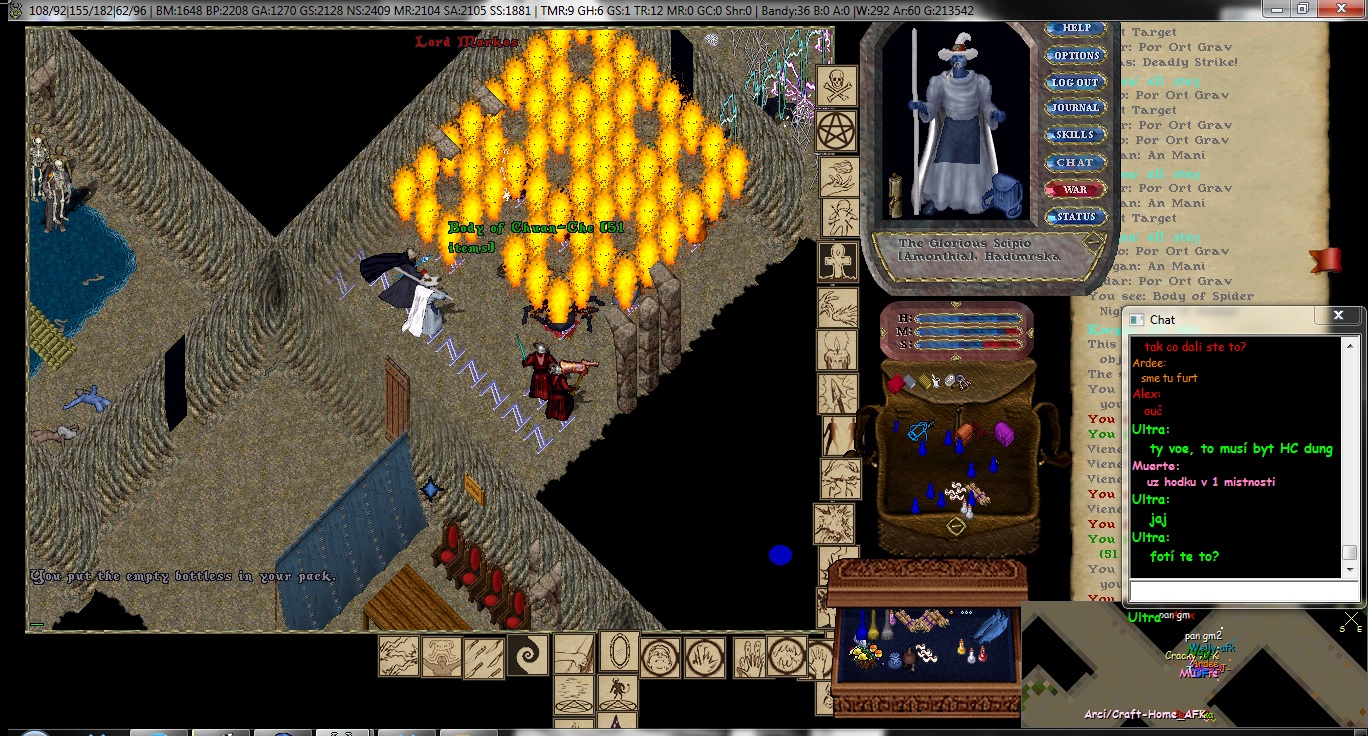Click the Log Out button

point(1075,82)
